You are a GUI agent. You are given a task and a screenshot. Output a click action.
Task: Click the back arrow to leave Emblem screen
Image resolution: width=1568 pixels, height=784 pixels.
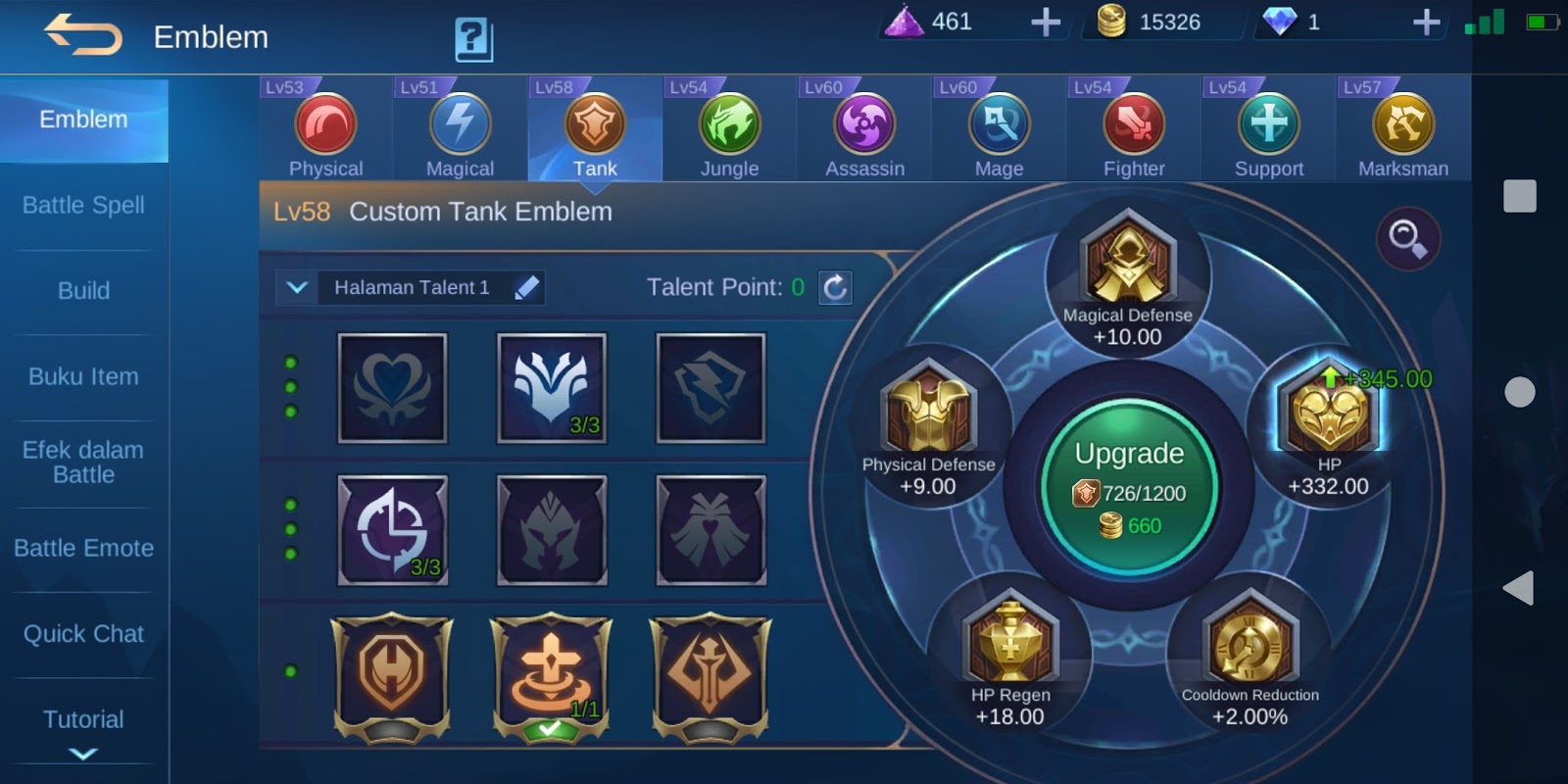[x=82, y=37]
